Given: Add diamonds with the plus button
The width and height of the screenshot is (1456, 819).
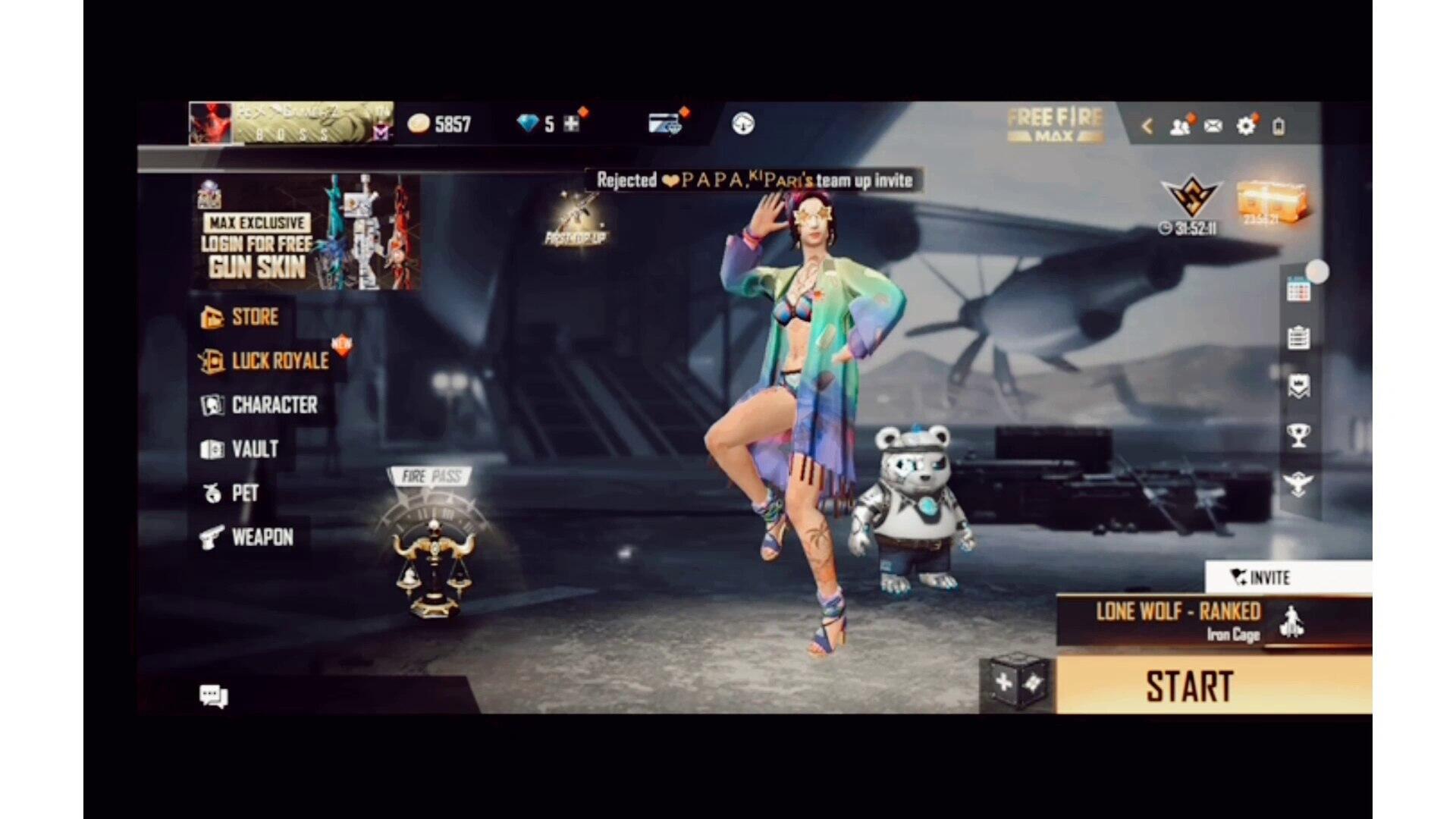Looking at the screenshot, I should tap(572, 124).
